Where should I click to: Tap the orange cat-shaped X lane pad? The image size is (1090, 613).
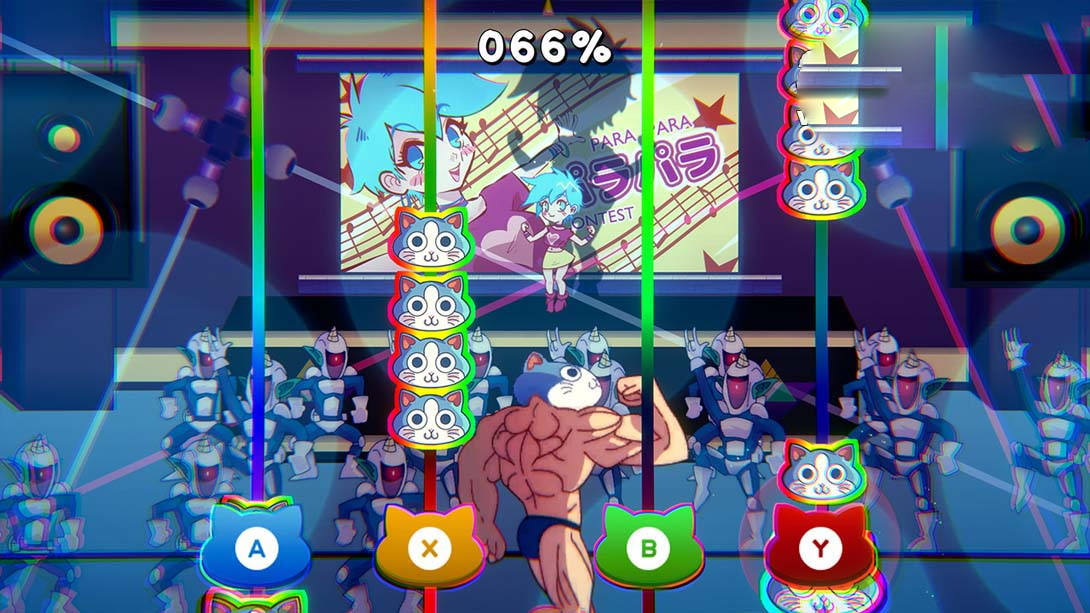[x=429, y=548]
